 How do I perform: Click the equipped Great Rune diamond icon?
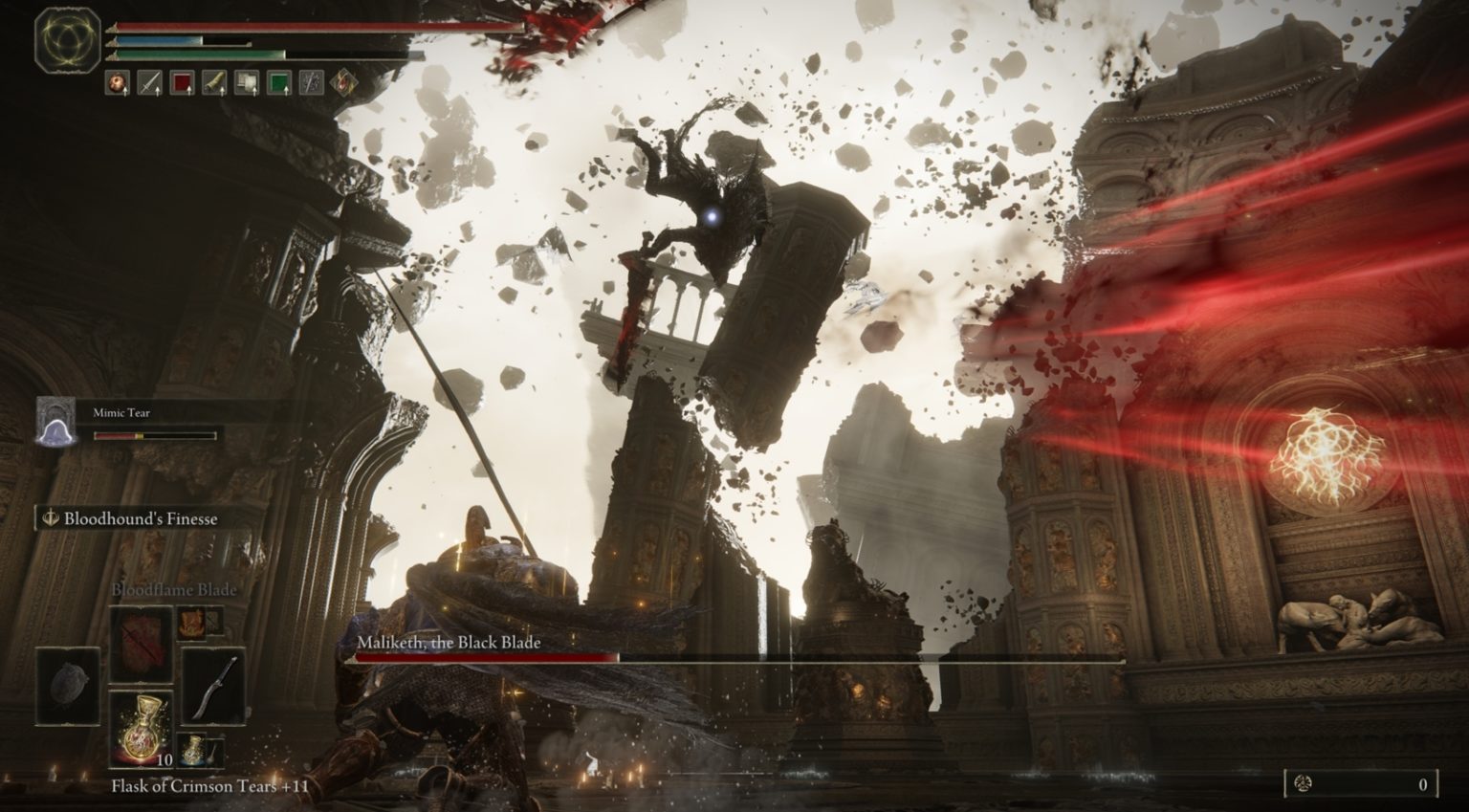pyautogui.click(x=341, y=81)
